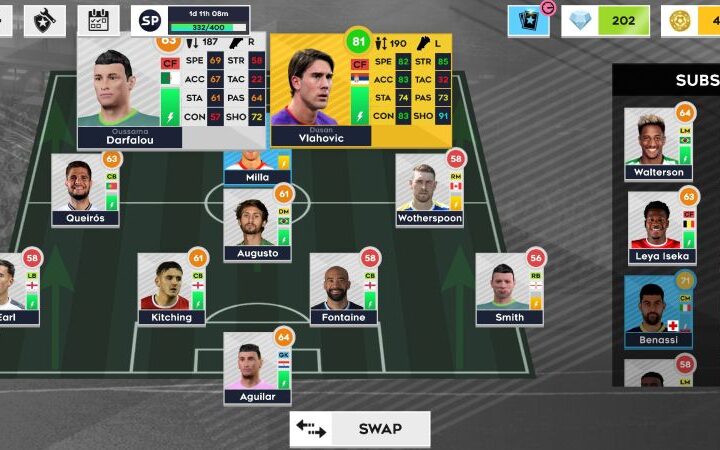Select centre back Fontaine

[343, 288]
